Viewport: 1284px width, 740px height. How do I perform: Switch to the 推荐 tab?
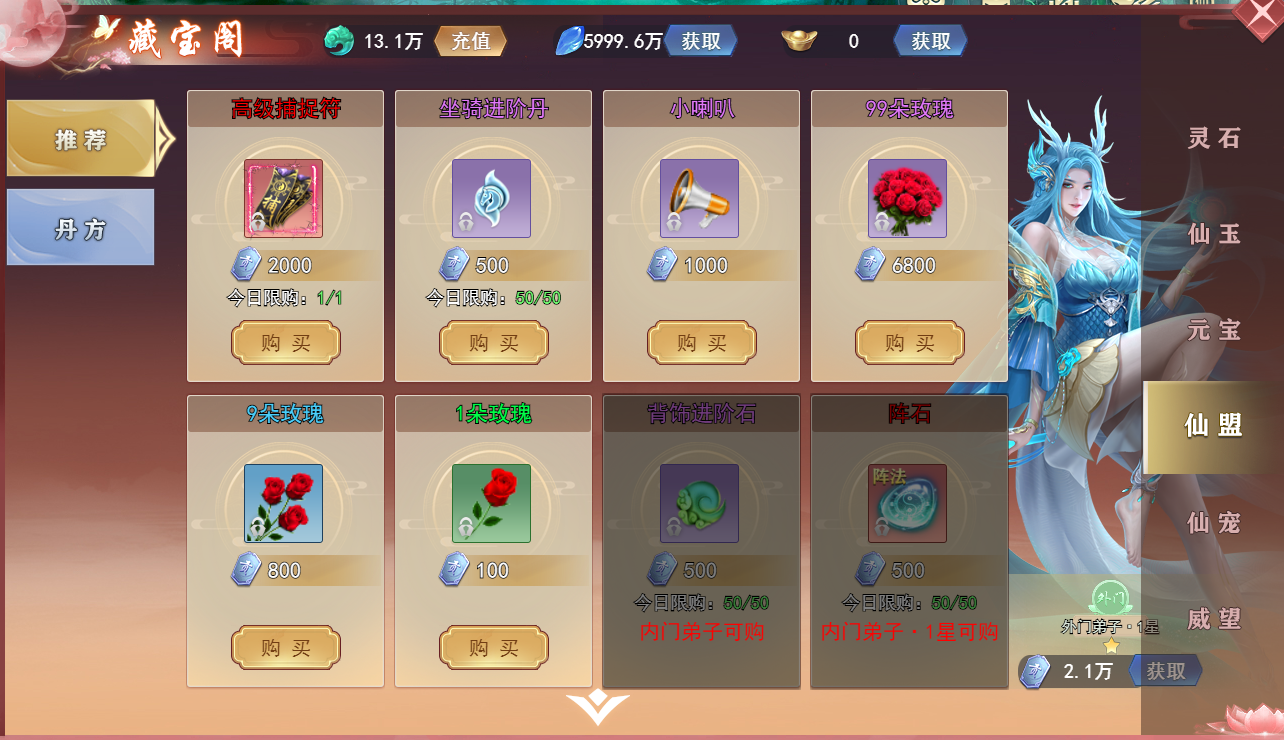tap(82, 139)
